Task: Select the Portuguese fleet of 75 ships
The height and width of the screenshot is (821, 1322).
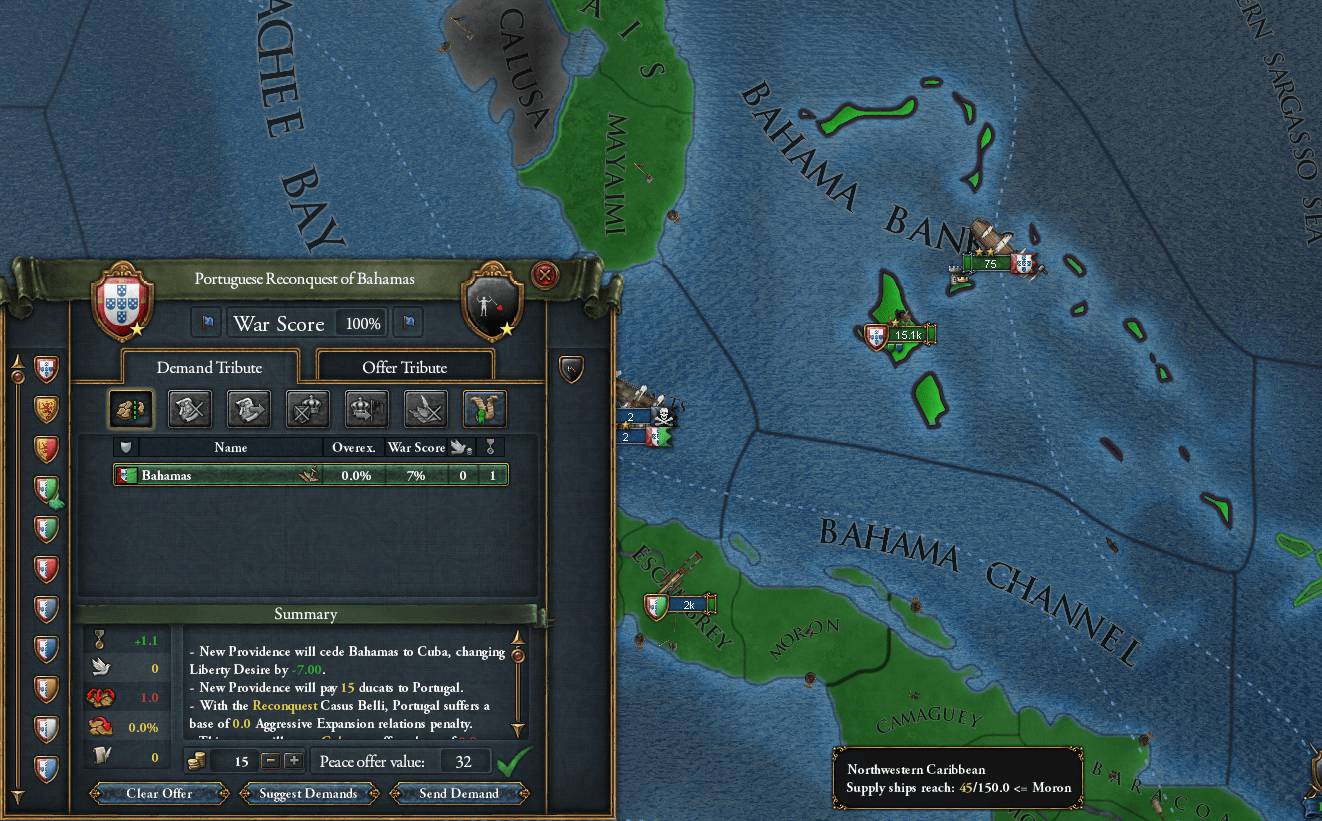Action: (x=990, y=263)
